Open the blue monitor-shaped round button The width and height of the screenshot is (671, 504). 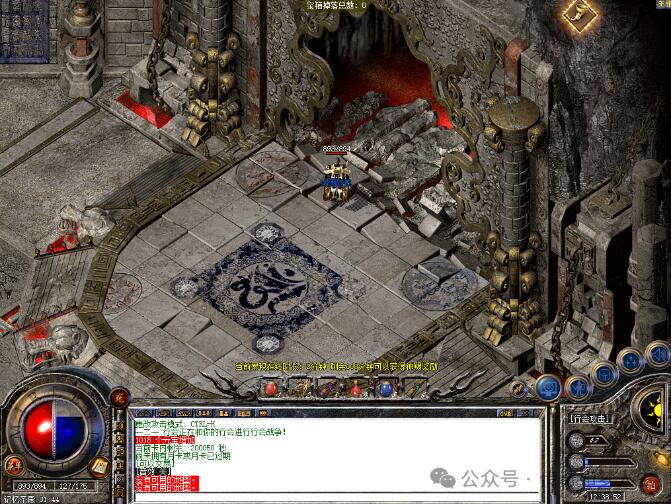(547, 387)
